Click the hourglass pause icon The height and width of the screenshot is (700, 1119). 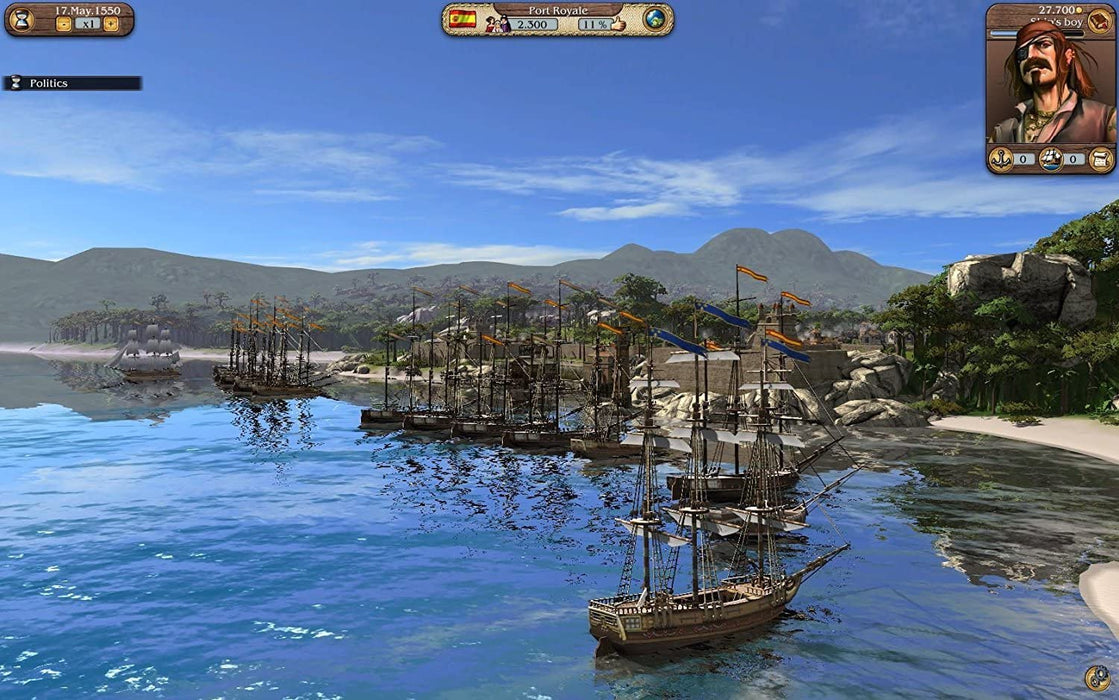(x=20, y=20)
